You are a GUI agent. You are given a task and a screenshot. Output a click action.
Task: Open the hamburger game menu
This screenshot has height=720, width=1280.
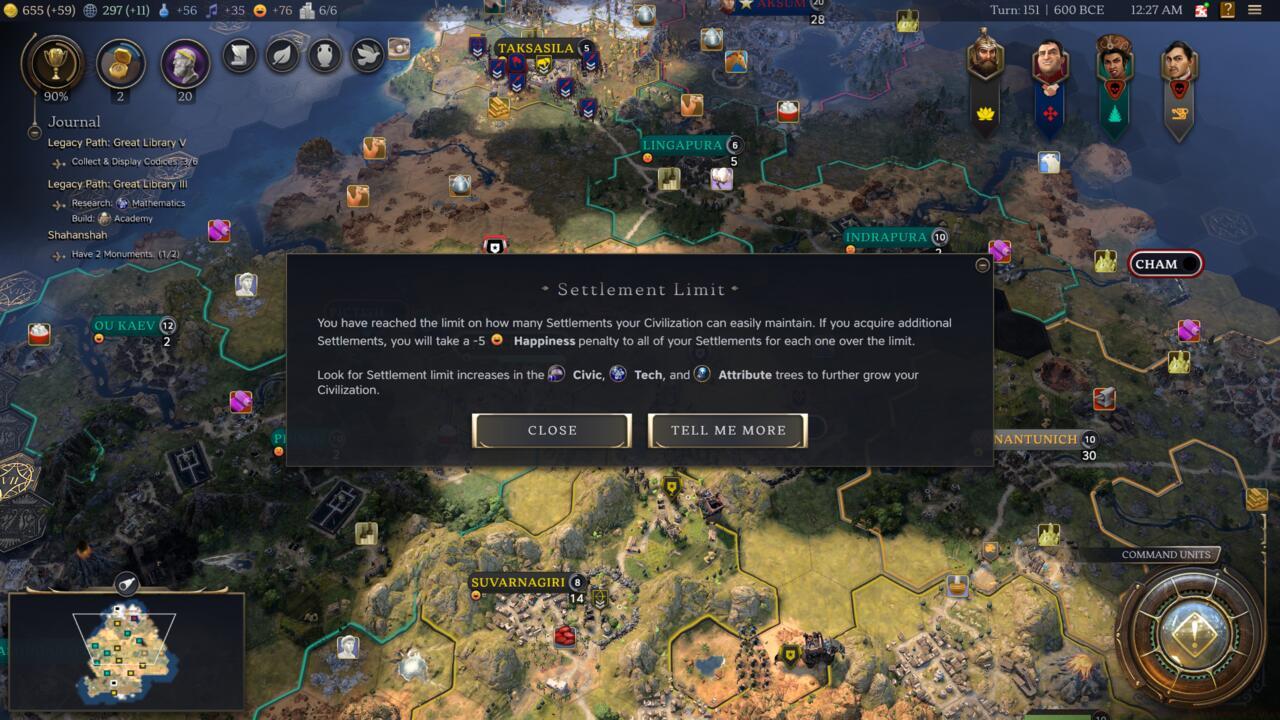click(x=1254, y=9)
